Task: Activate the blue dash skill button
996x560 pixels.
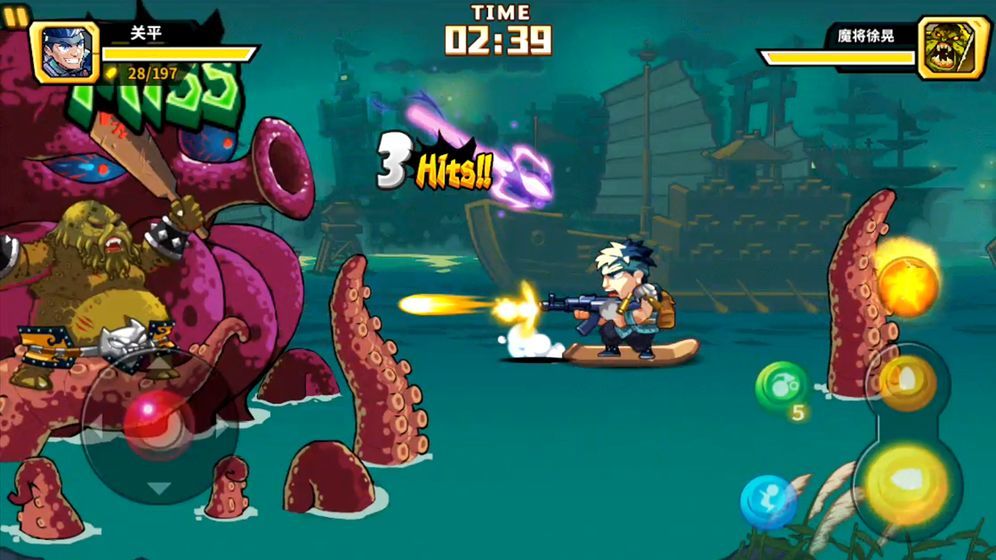Action: click(767, 501)
